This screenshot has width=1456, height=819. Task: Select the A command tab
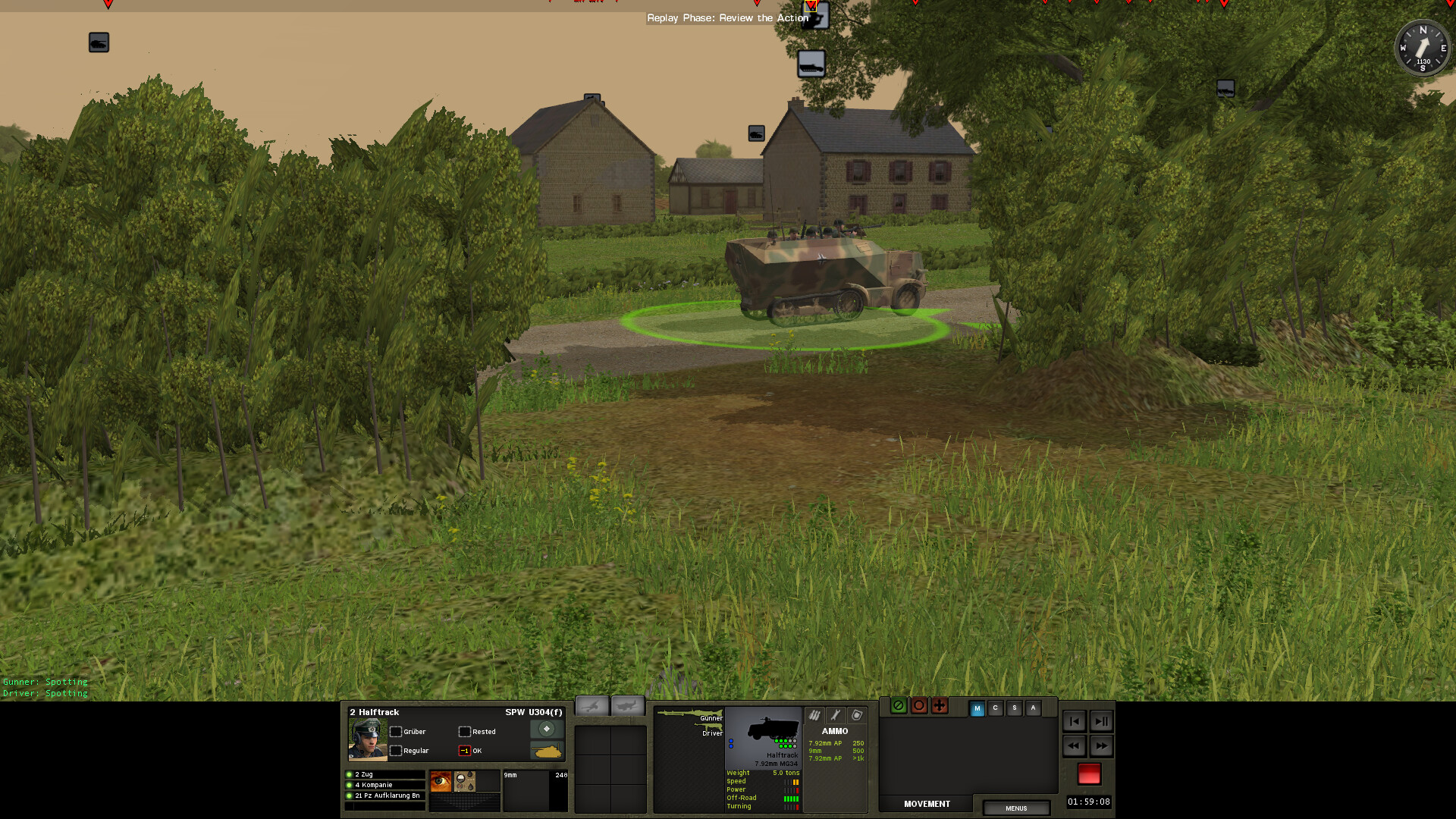(1033, 707)
